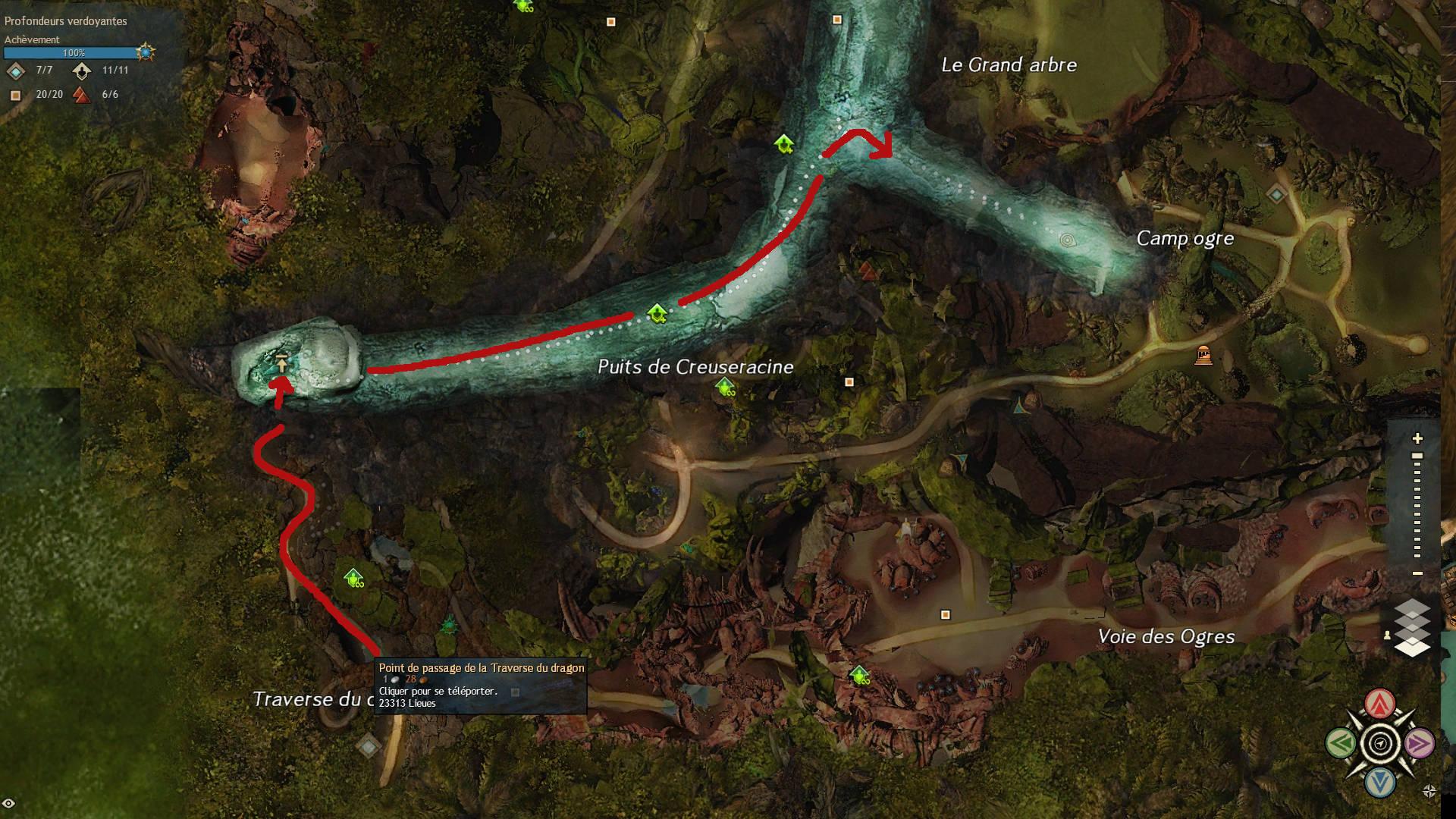Image resolution: width=1456 pixels, height=819 pixels.
Task: Click the red up arrow on compass
Action: coord(1380,704)
